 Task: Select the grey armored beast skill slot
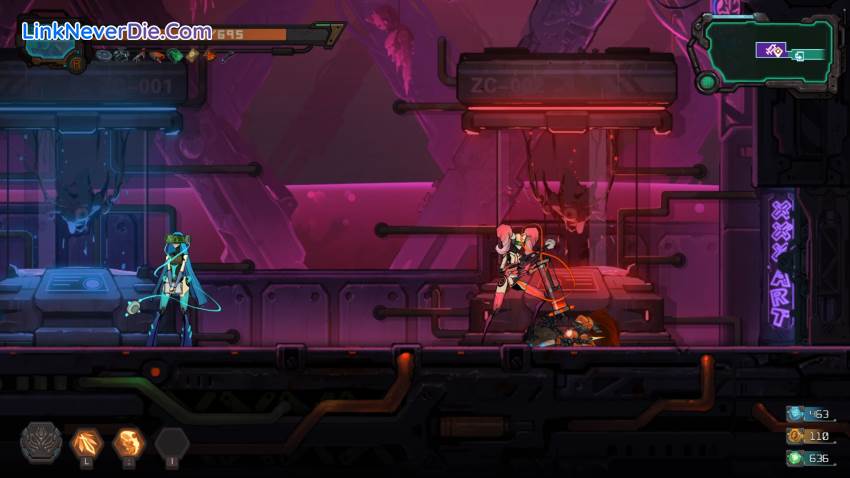pos(42,441)
